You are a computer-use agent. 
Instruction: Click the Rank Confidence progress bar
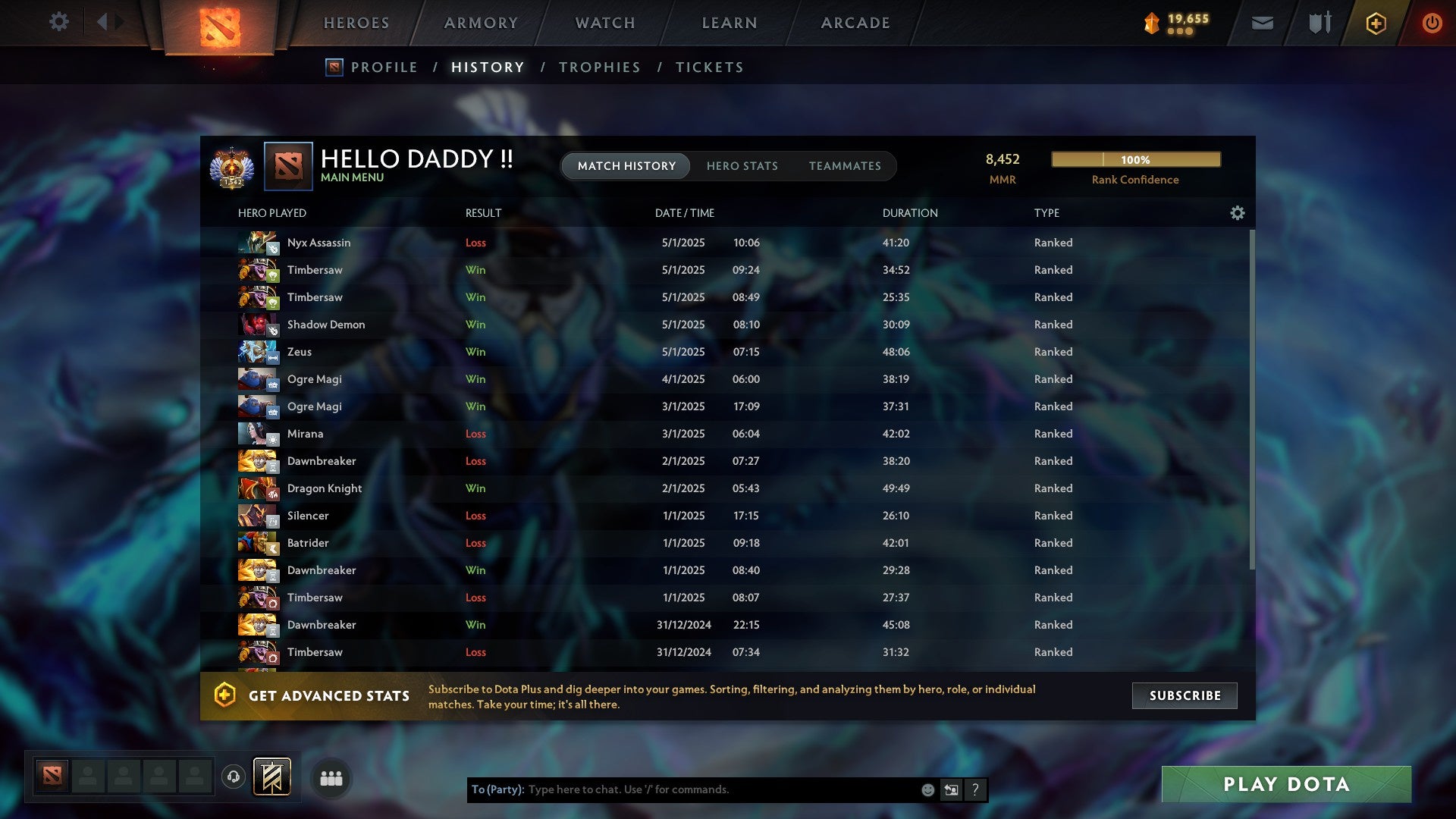[x=1135, y=160]
